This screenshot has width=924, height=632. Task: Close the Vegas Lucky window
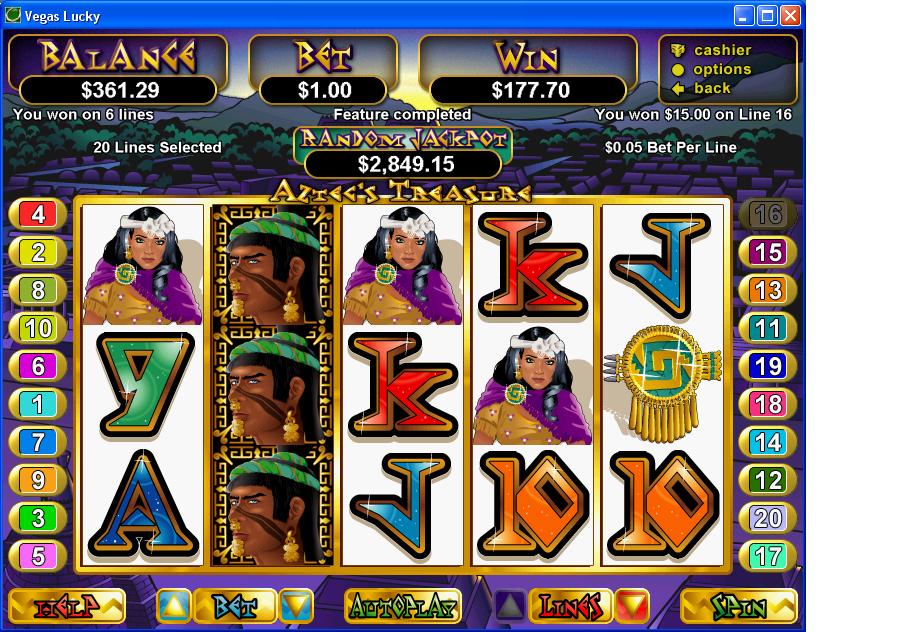point(790,15)
